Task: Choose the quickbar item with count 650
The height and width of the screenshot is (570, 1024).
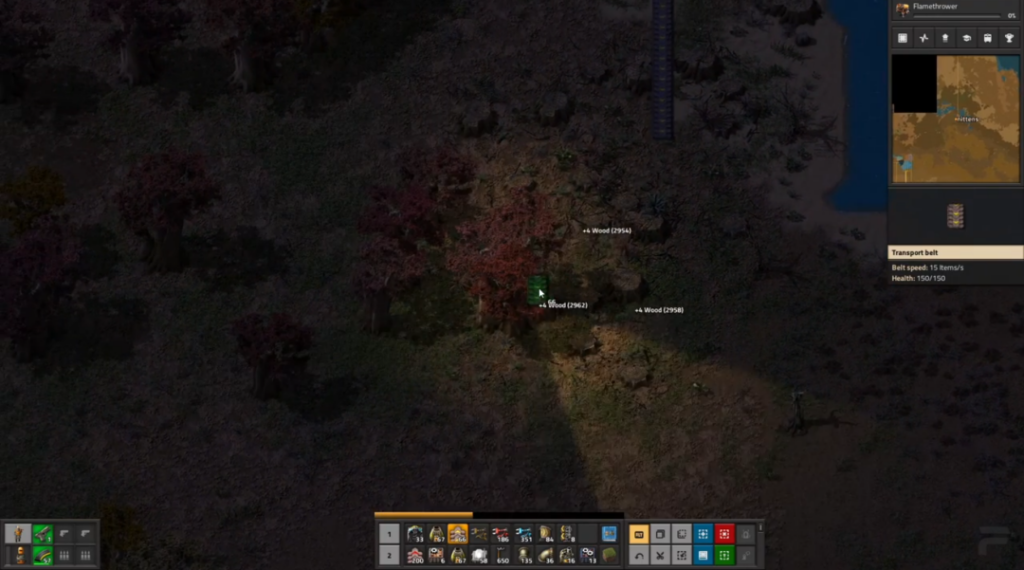Action: [501, 555]
